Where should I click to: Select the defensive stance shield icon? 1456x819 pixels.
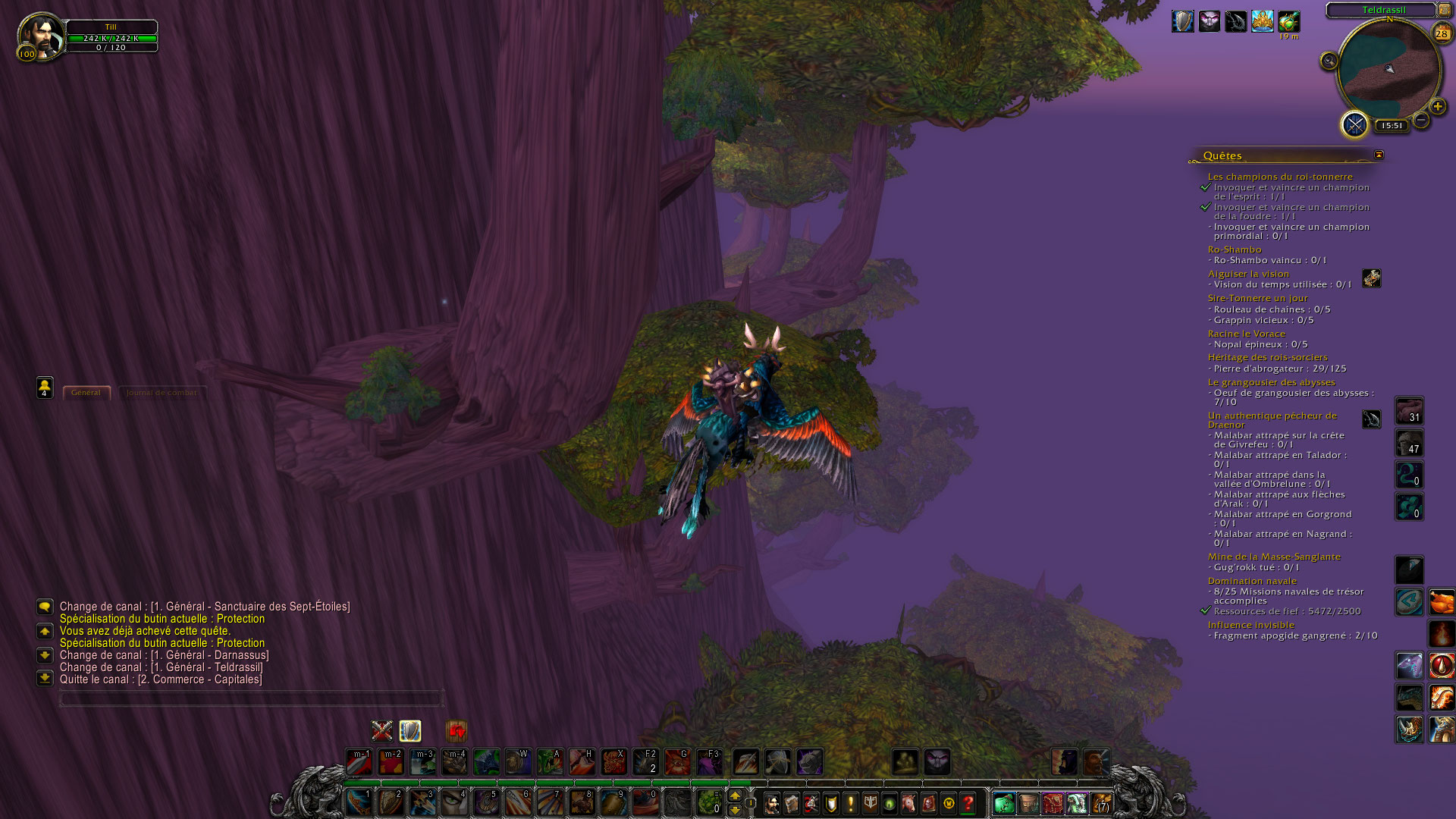[x=410, y=730]
